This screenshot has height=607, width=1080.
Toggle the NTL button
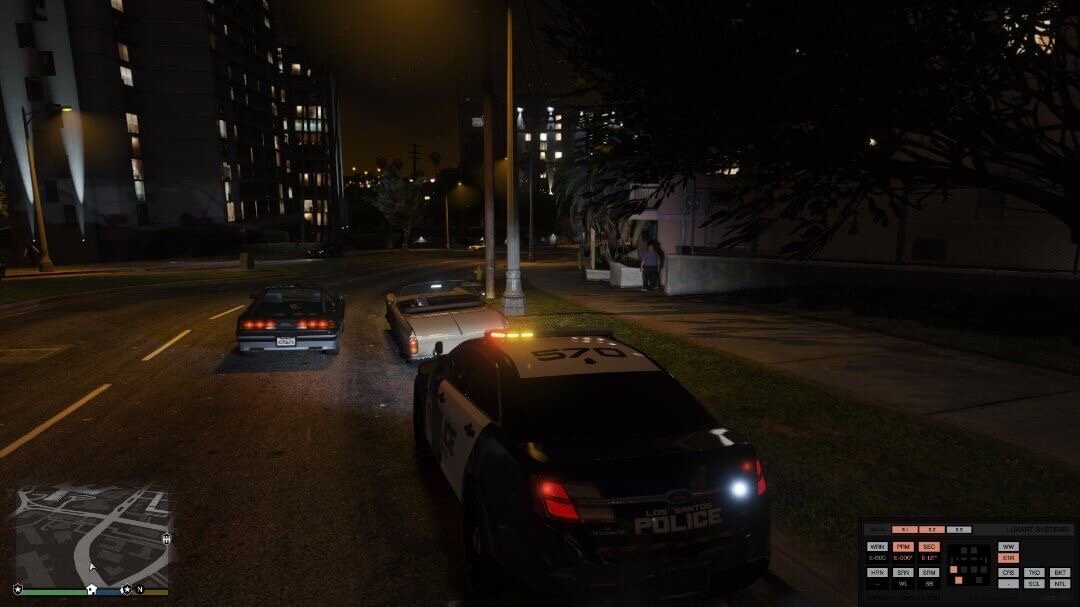(x=1060, y=583)
